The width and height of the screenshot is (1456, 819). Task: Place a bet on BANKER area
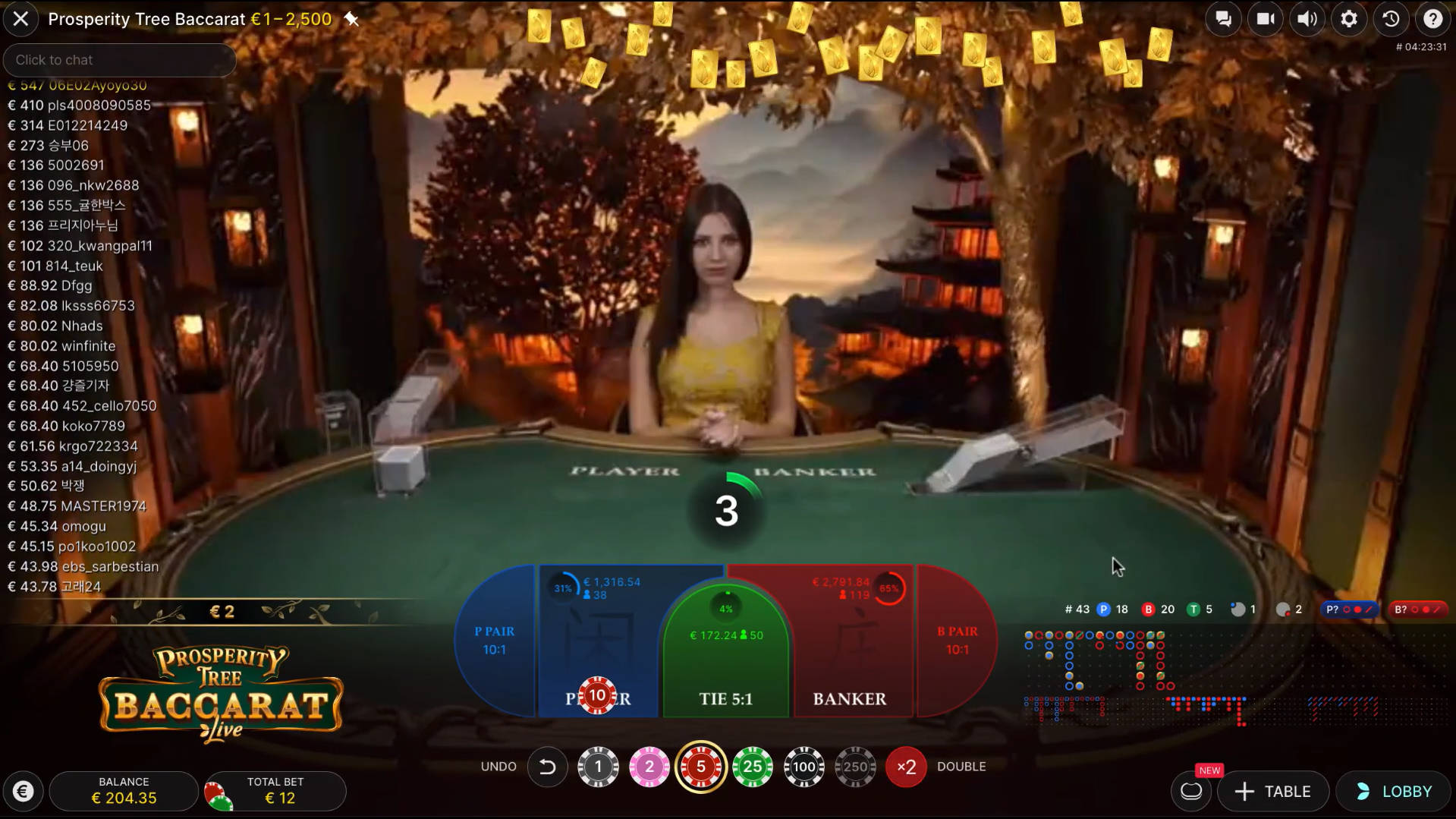pyautogui.click(x=850, y=653)
